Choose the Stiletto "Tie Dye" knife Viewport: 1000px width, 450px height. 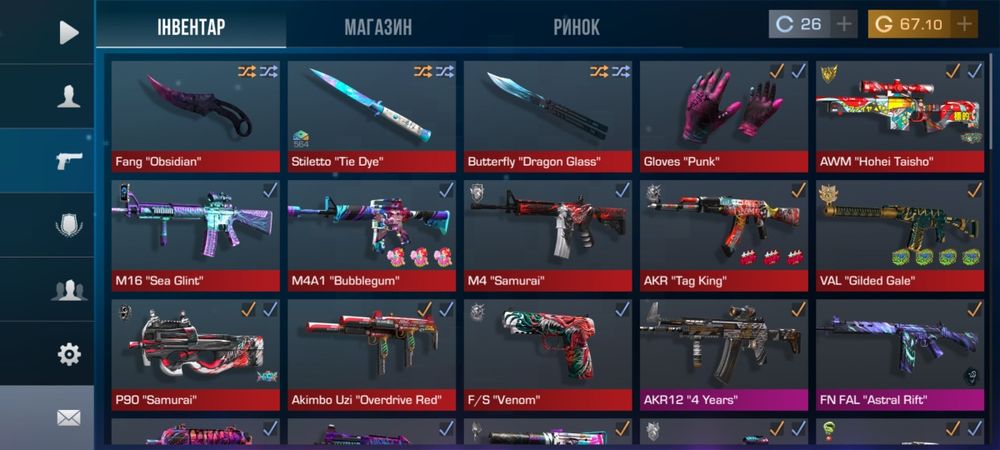pos(371,115)
